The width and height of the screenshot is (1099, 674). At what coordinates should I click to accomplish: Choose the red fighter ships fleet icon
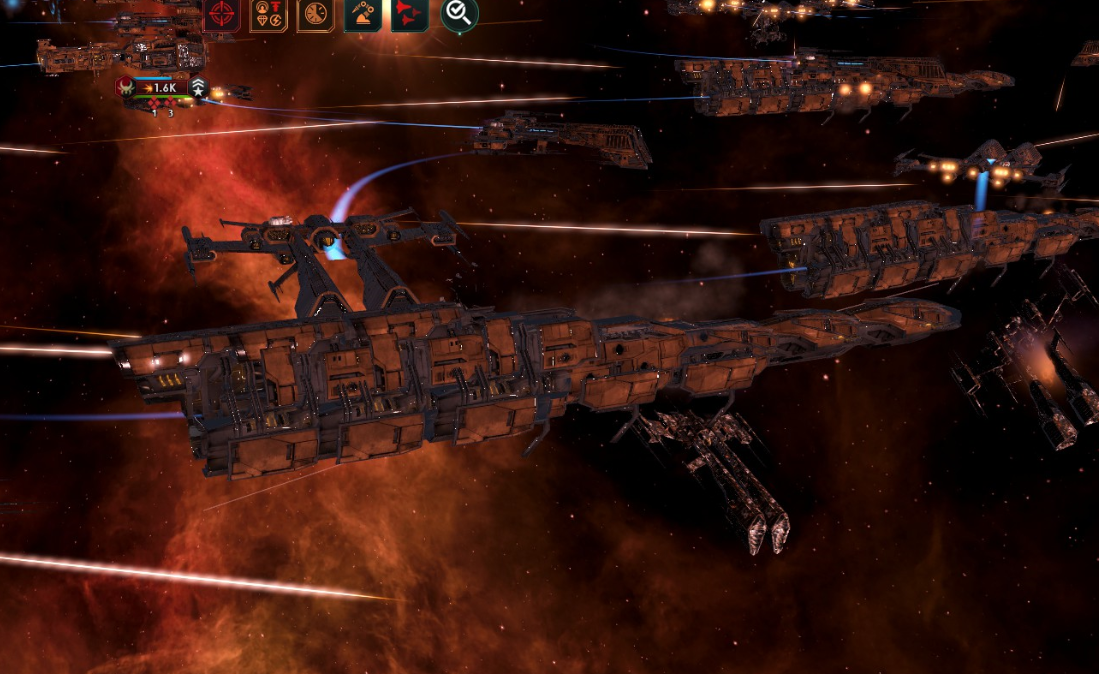[x=409, y=14]
